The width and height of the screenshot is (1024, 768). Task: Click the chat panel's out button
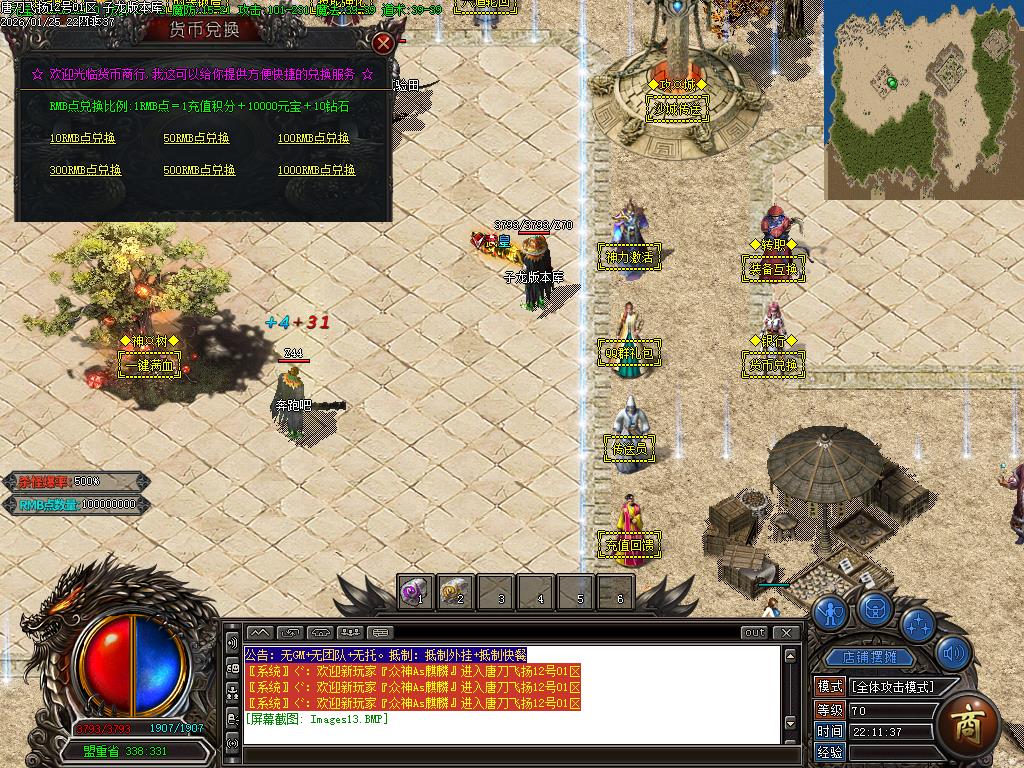click(755, 632)
